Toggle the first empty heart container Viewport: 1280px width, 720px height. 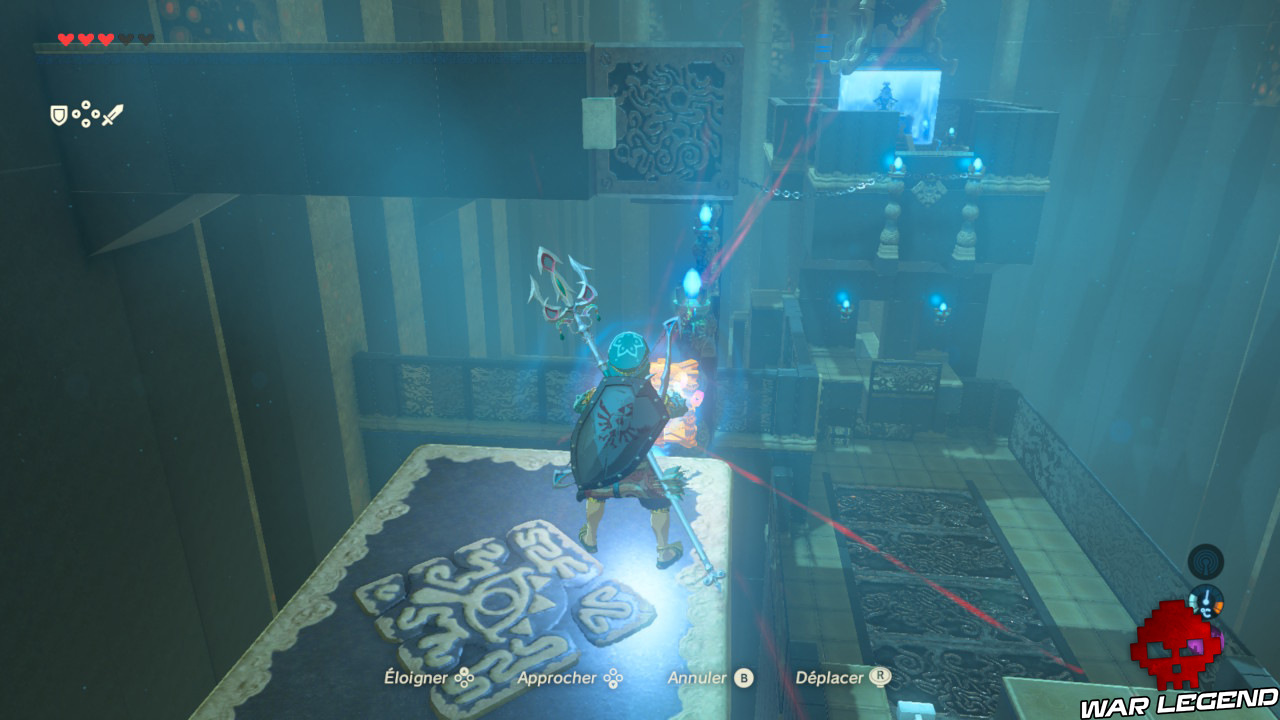[127, 37]
